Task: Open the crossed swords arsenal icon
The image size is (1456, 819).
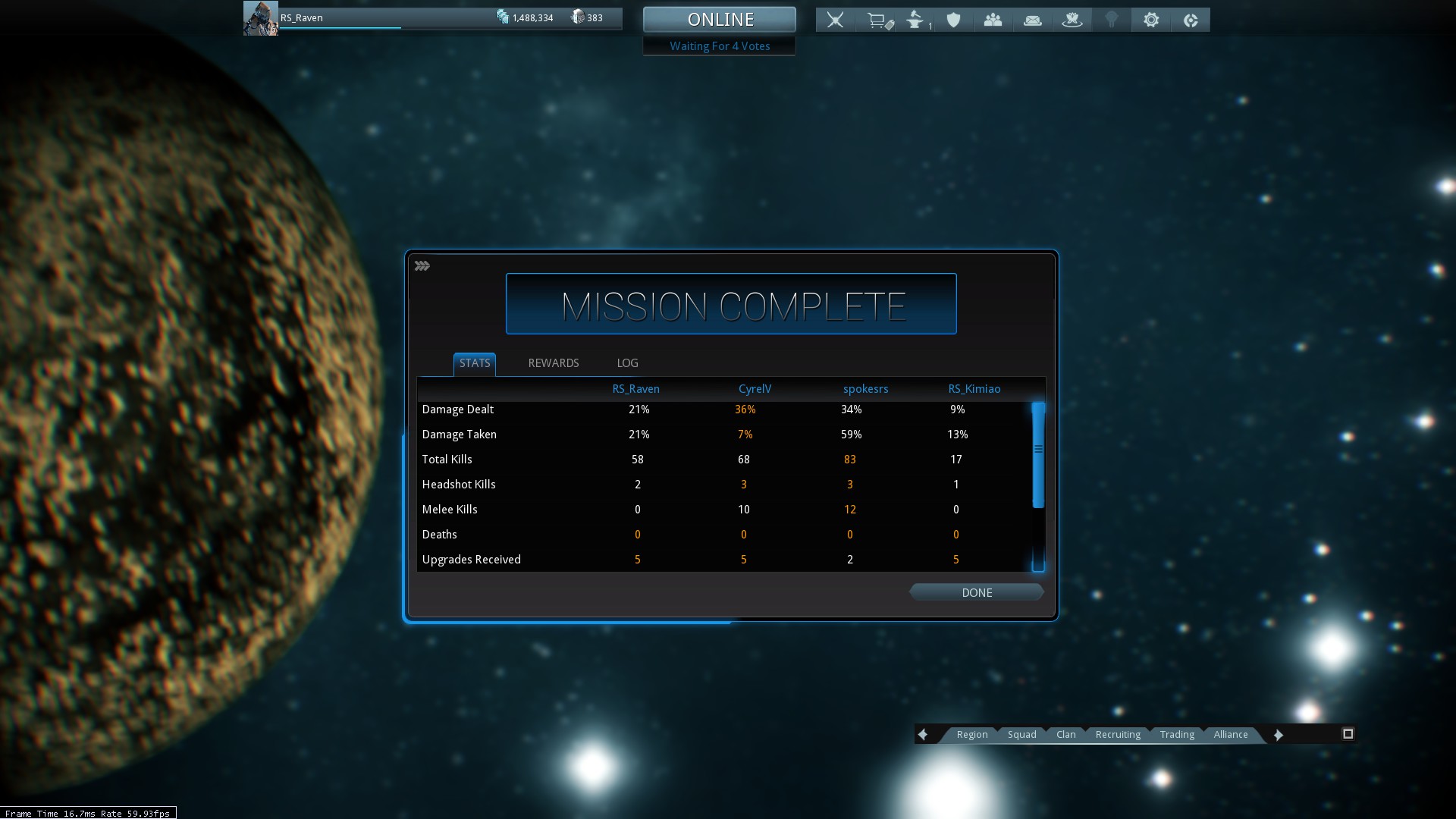Action: coord(835,20)
